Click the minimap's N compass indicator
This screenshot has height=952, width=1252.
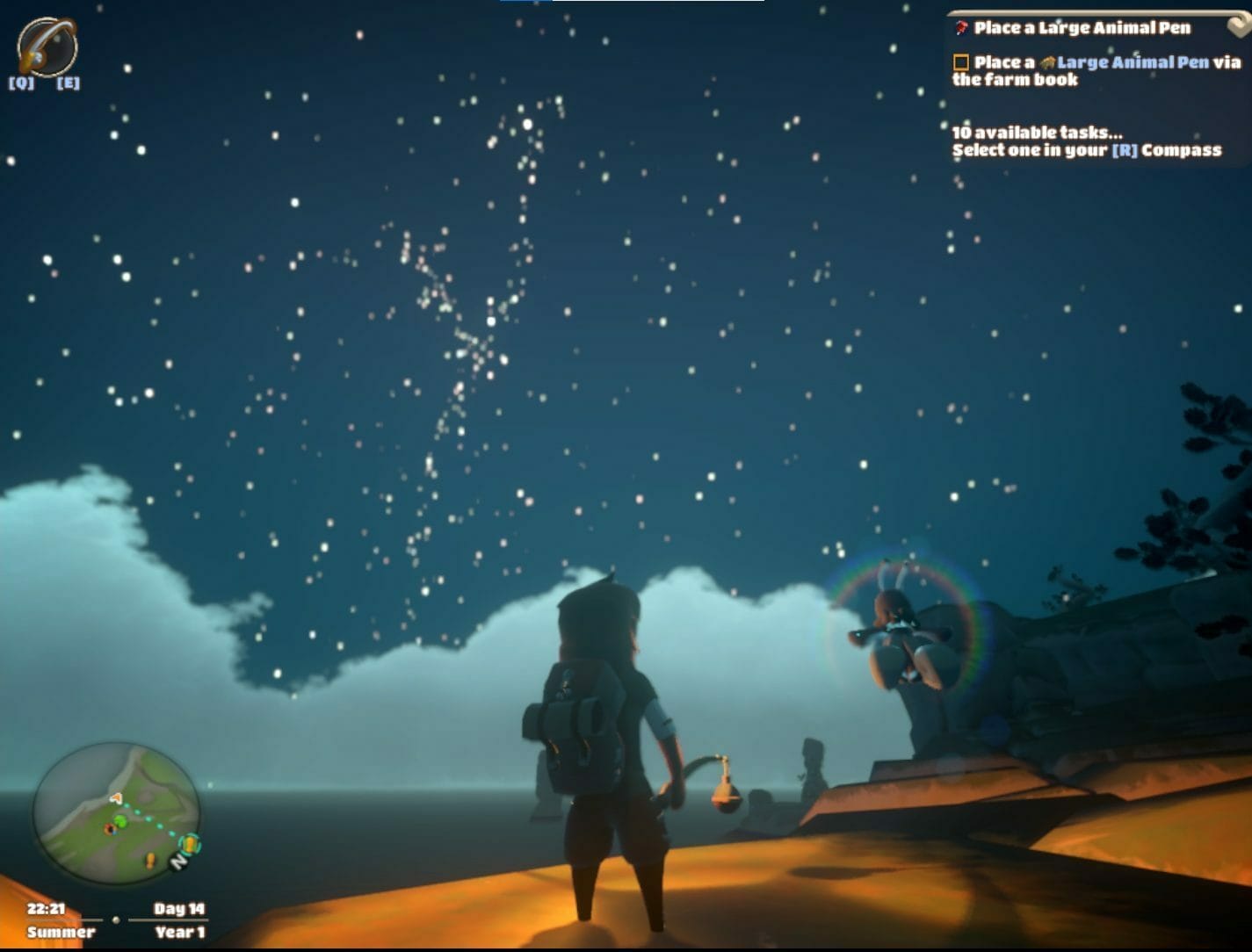178,862
